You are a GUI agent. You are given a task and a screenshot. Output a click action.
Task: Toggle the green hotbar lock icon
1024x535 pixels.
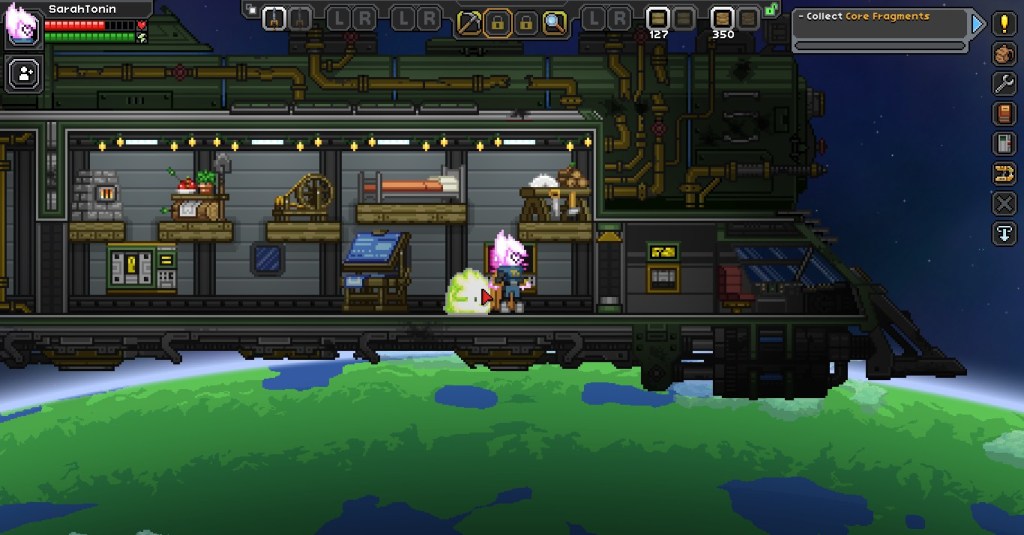771,10
